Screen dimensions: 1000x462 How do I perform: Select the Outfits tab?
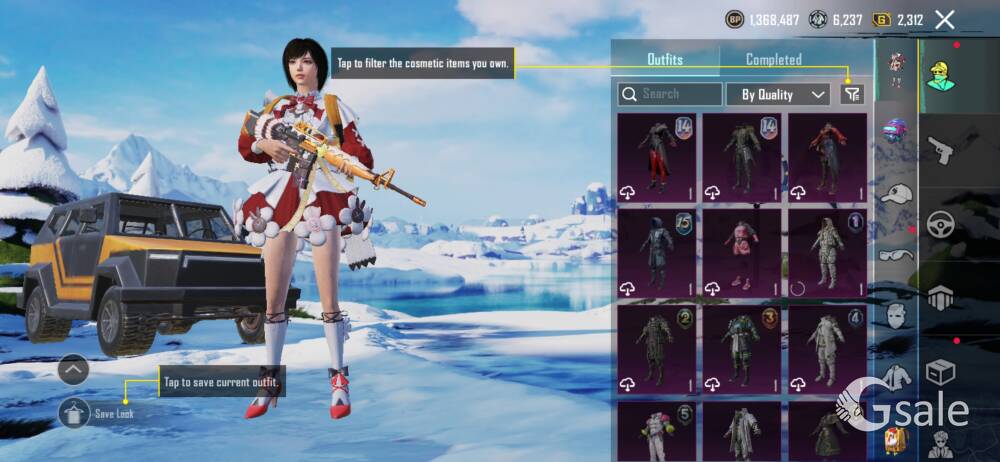point(664,60)
